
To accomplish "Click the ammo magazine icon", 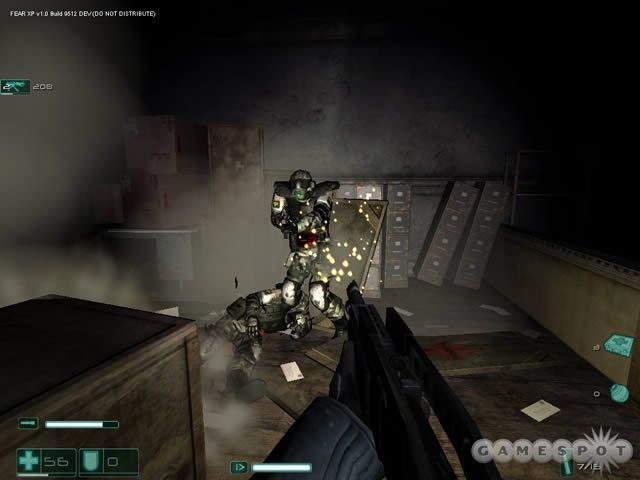I will coord(567,465).
